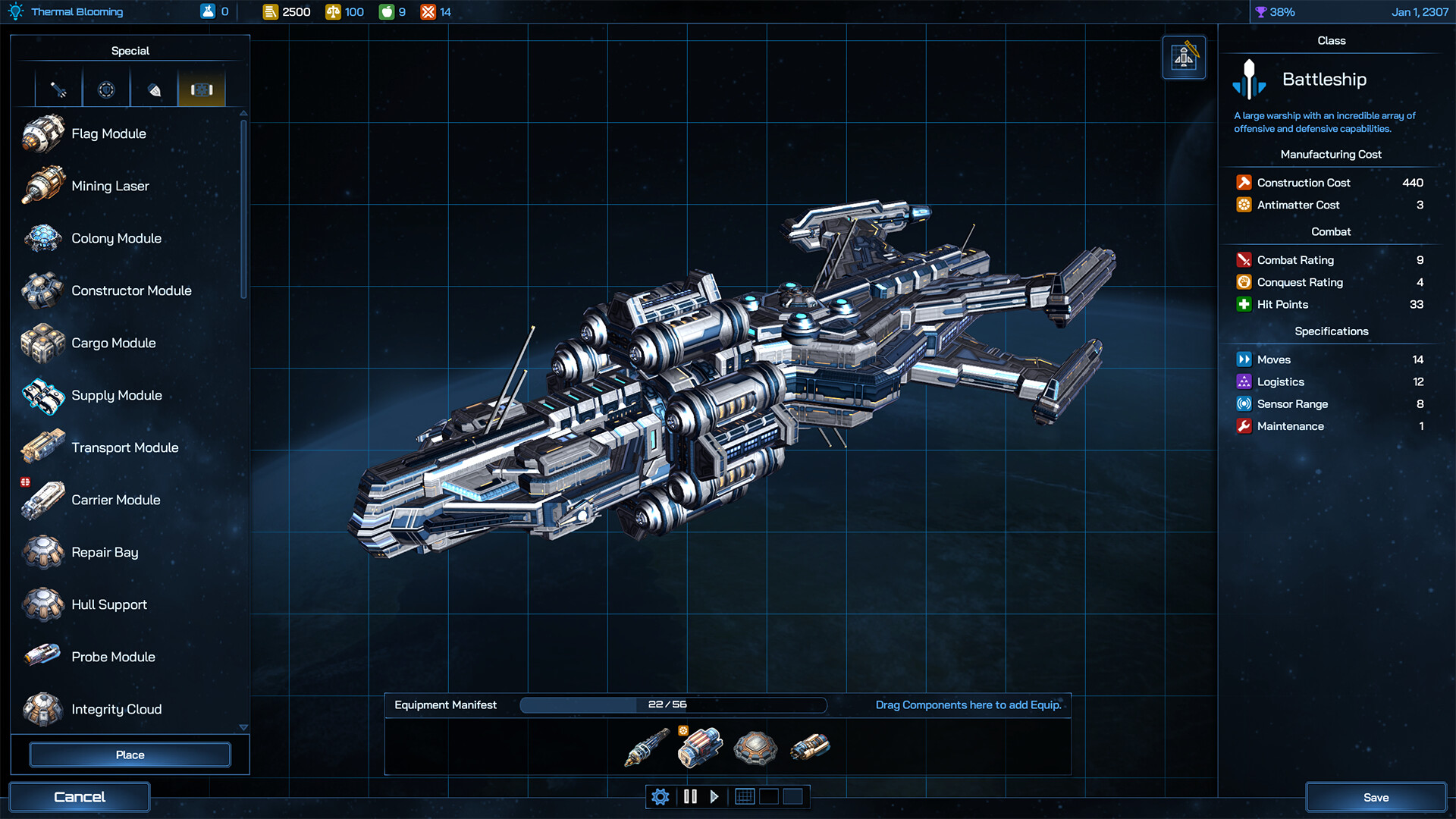Select the Cargo Module entry
Screen dimensions: 1456x819
point(113,343)
